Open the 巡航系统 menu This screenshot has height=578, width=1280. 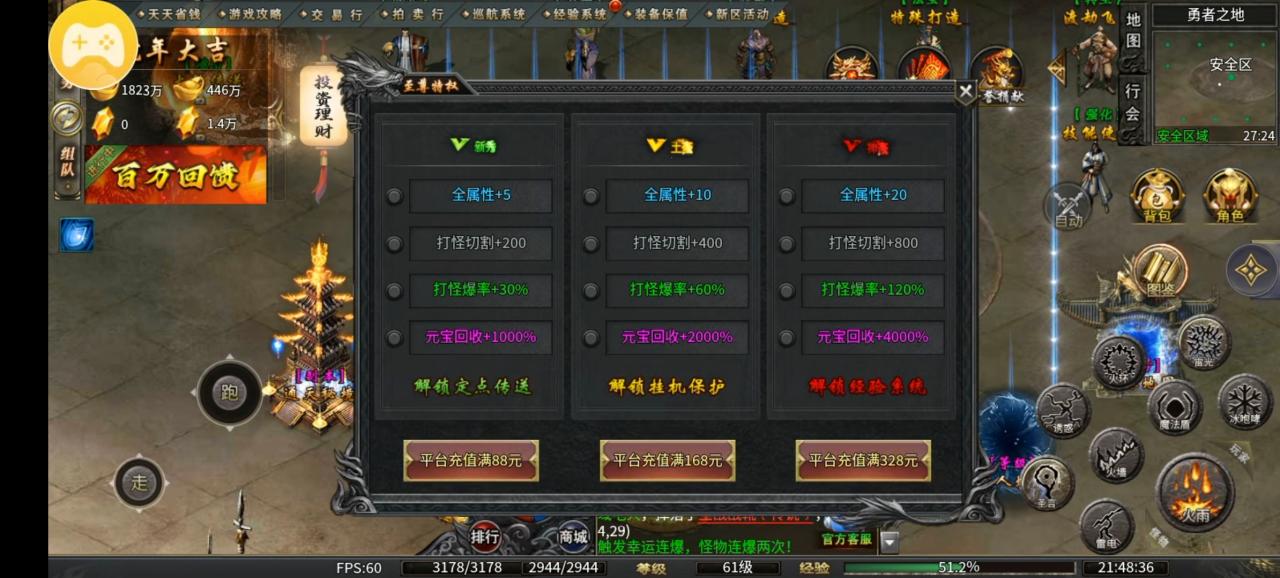(498, 14)
